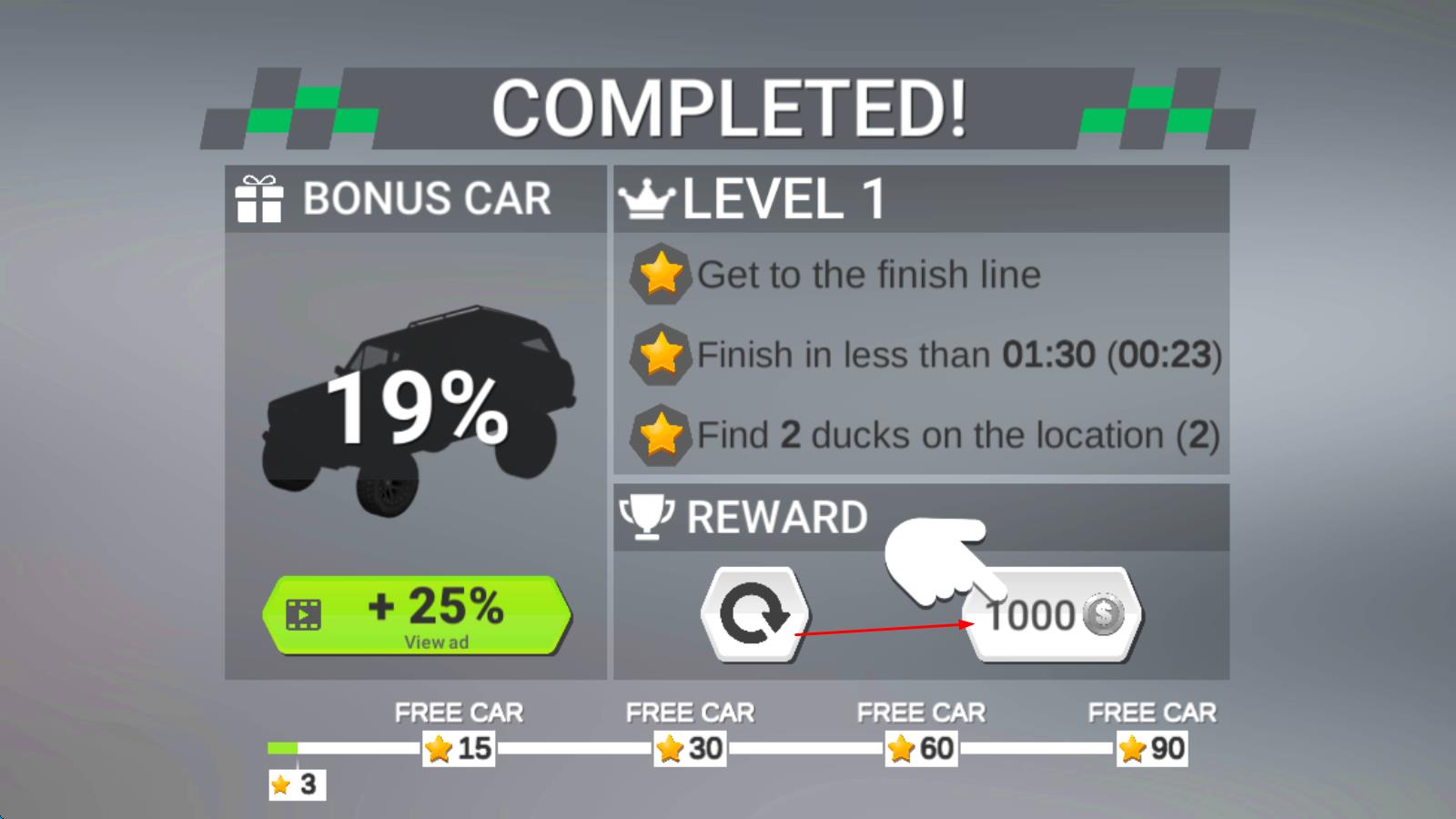This screenshot has width=1456, height=819.
Task: Watch the ad for +25% bonus car
Action: point(417,615)
